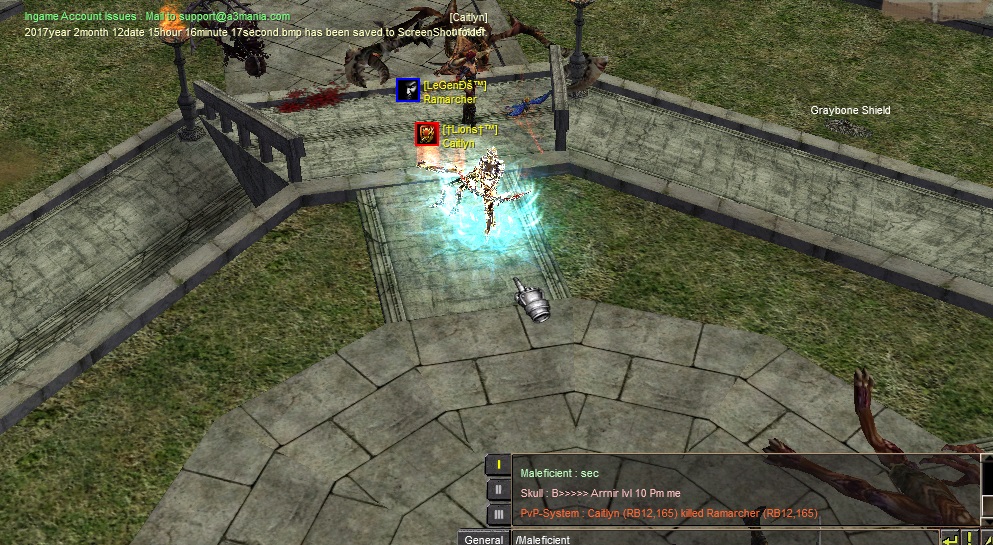Click the Caitlyn guild emblem icon

click(427, 134)
